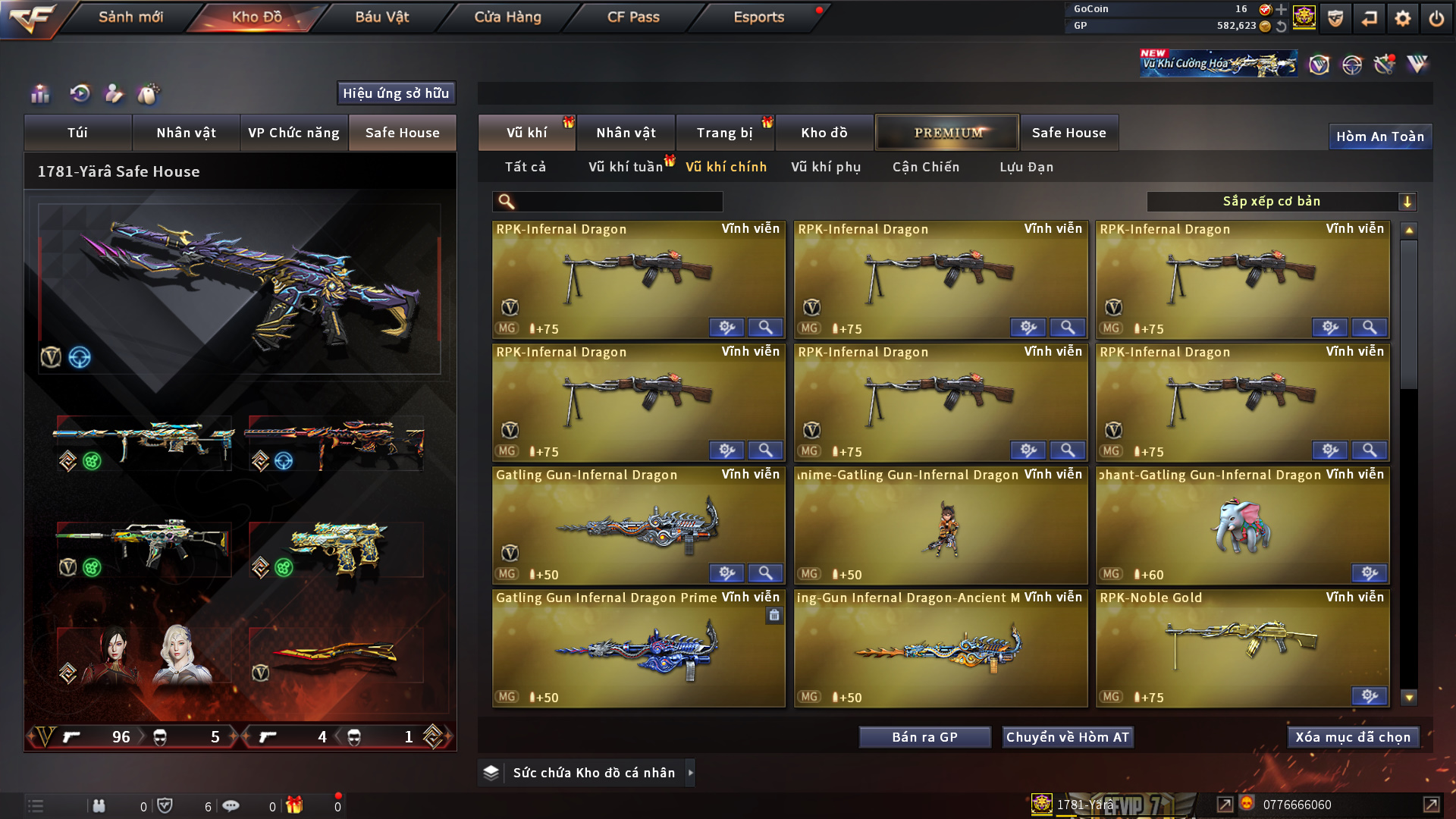Show Hiệu ứng sở hữu effects
Screen dimensions: 1456x819
396,93
